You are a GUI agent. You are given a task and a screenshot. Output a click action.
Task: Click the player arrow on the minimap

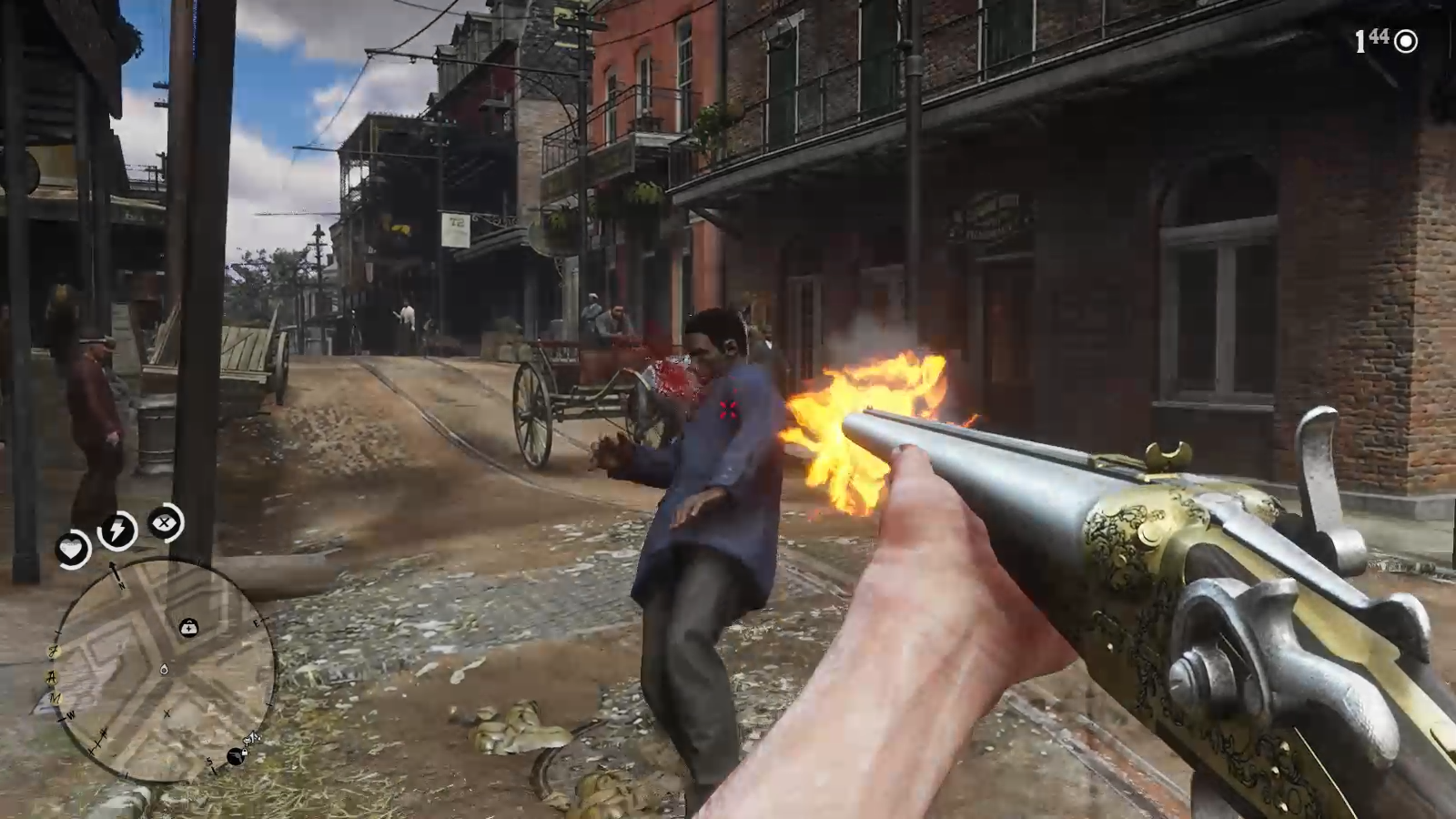(164, 670)
